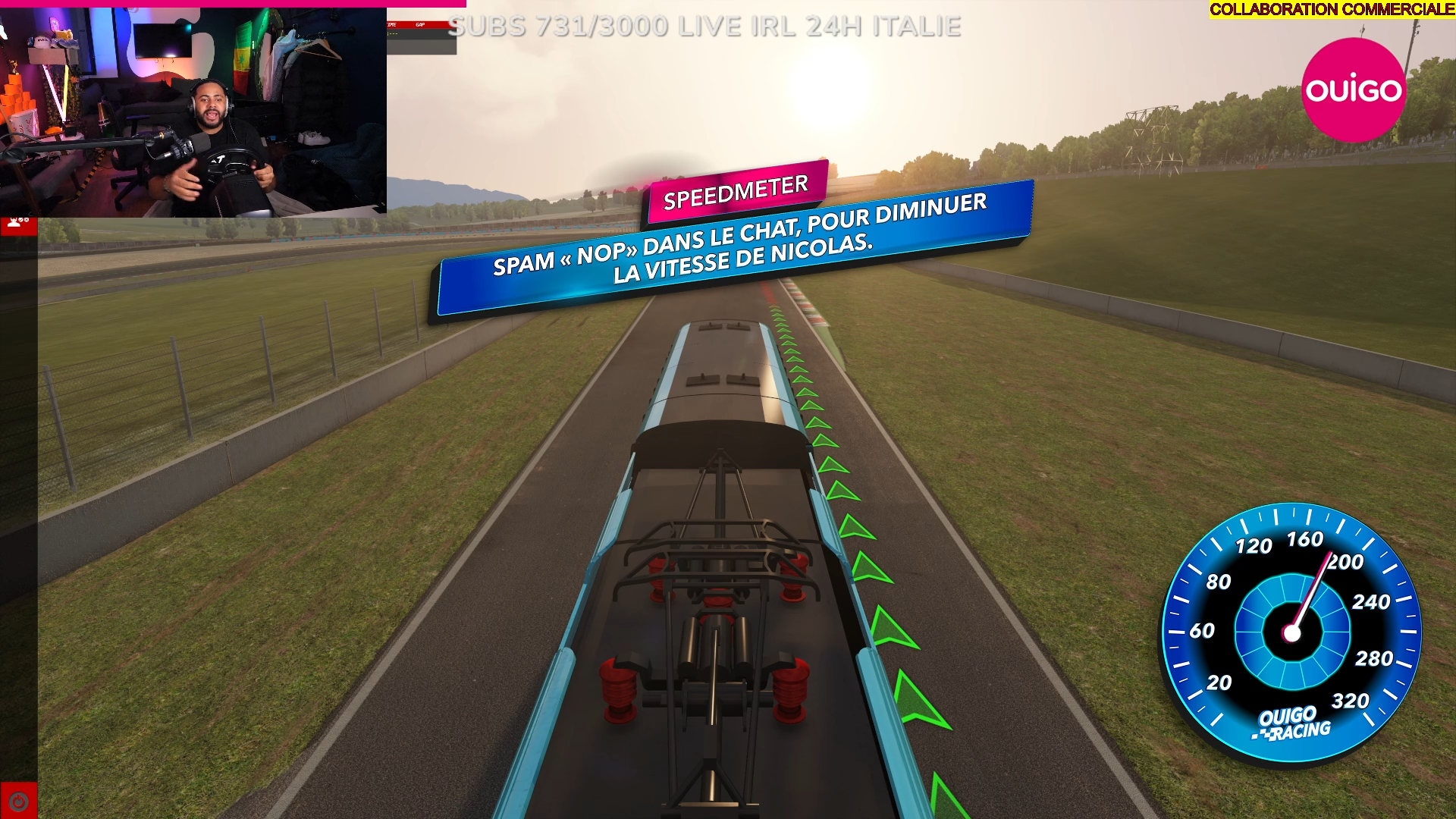Click the red power button icon

click(18, 801)
